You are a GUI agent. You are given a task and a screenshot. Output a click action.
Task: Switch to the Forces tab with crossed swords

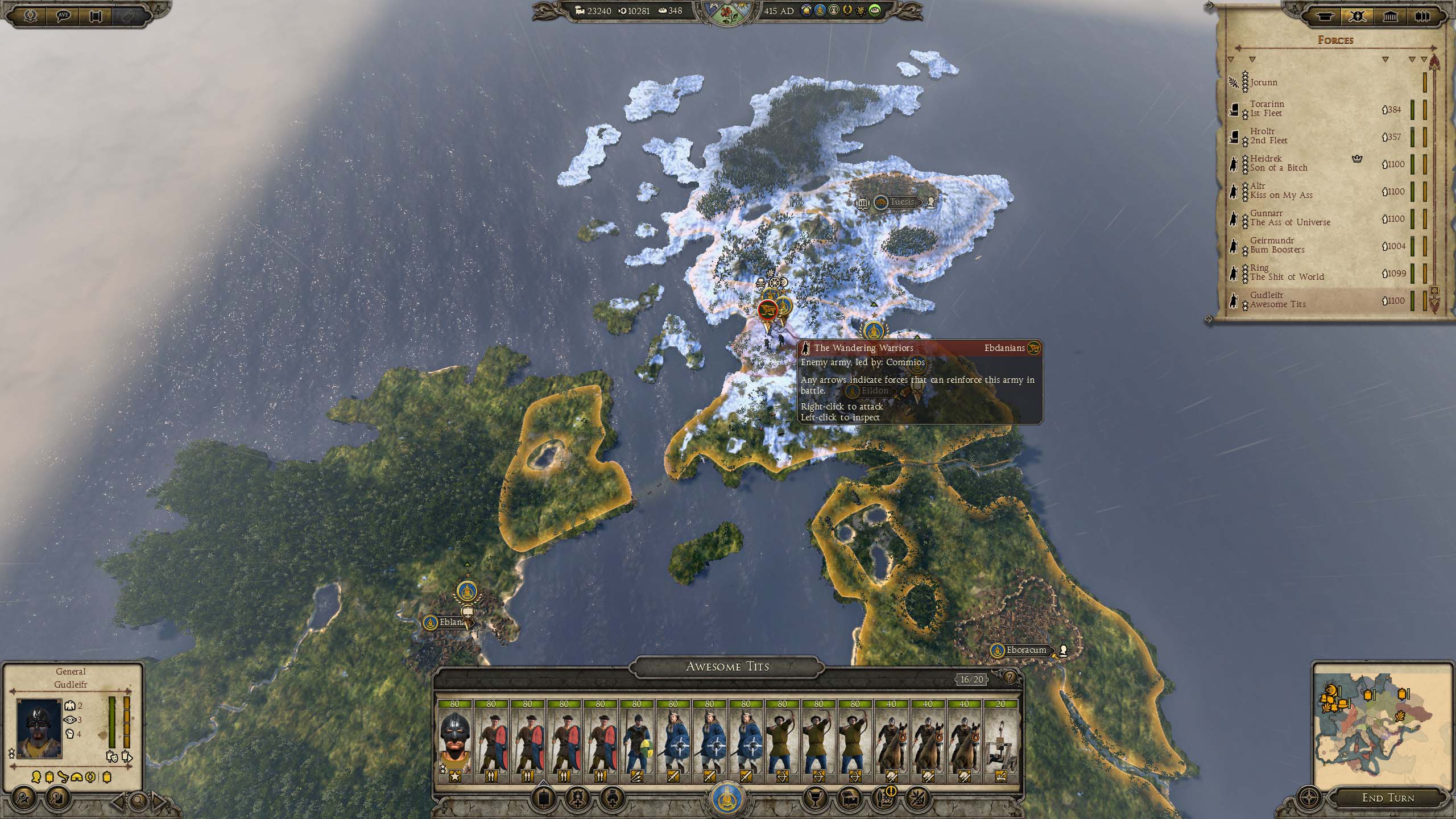click(1357, 16)
